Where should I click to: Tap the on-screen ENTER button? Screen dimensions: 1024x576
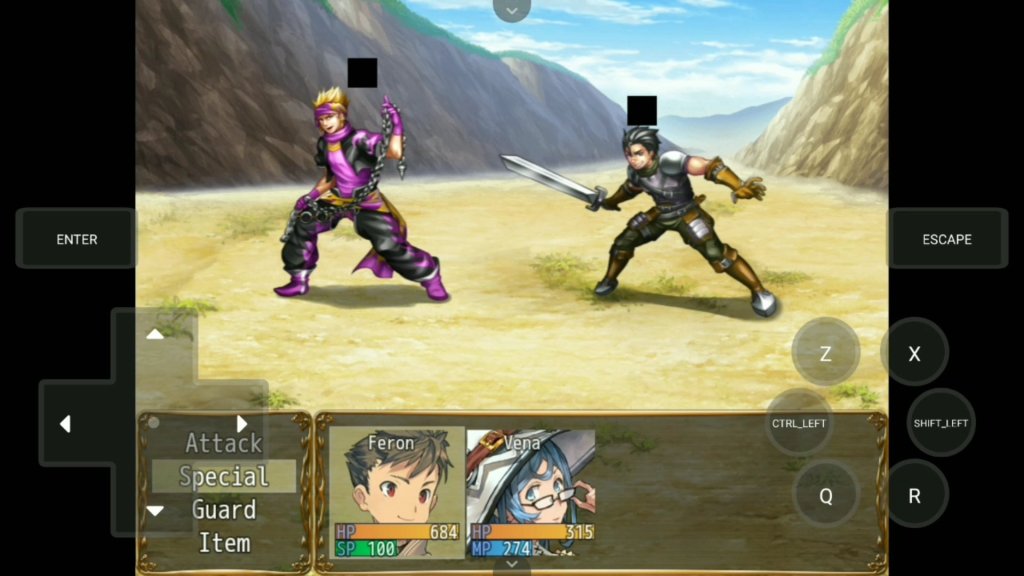(77, 239)
